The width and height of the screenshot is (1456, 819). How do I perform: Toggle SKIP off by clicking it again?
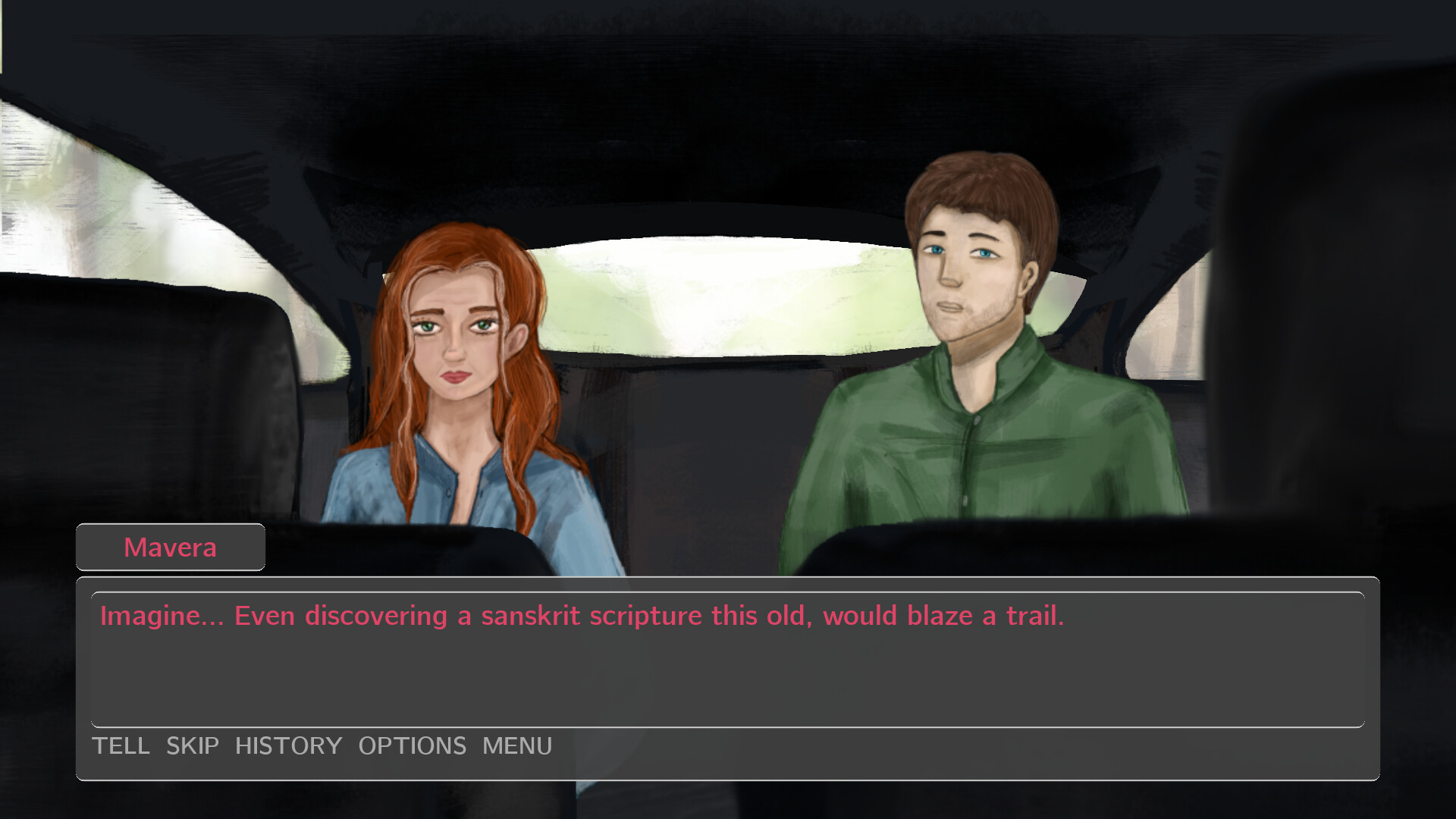click(x=192, y=746)
